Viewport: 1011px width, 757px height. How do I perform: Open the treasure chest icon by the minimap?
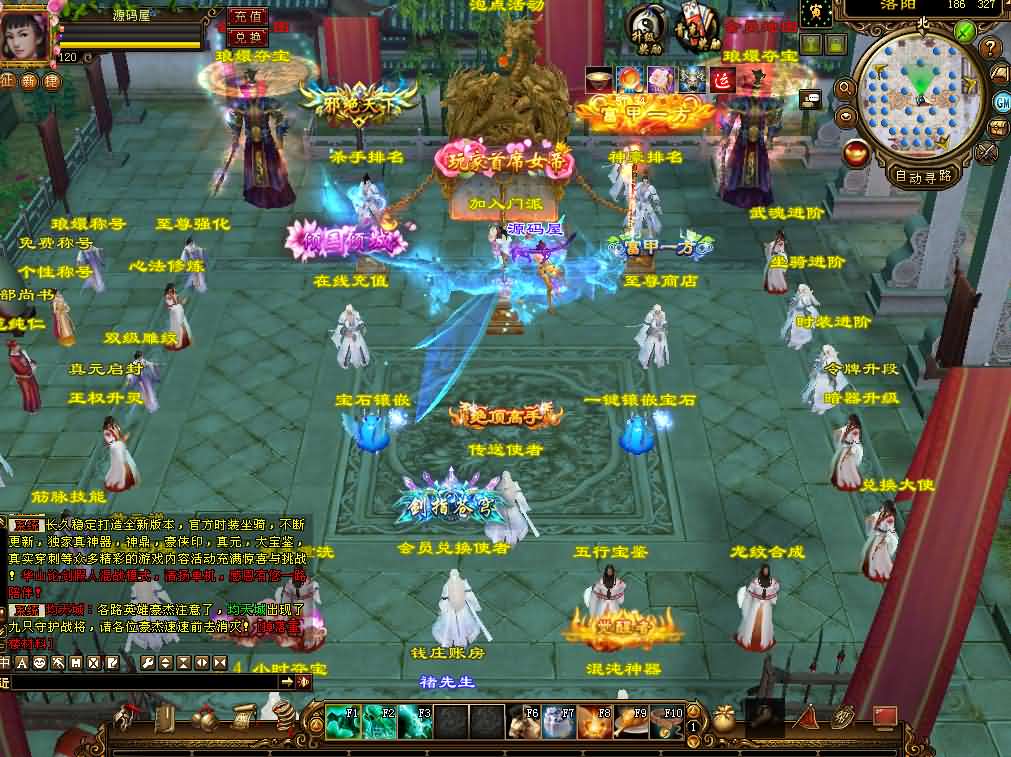pos(999,128)
